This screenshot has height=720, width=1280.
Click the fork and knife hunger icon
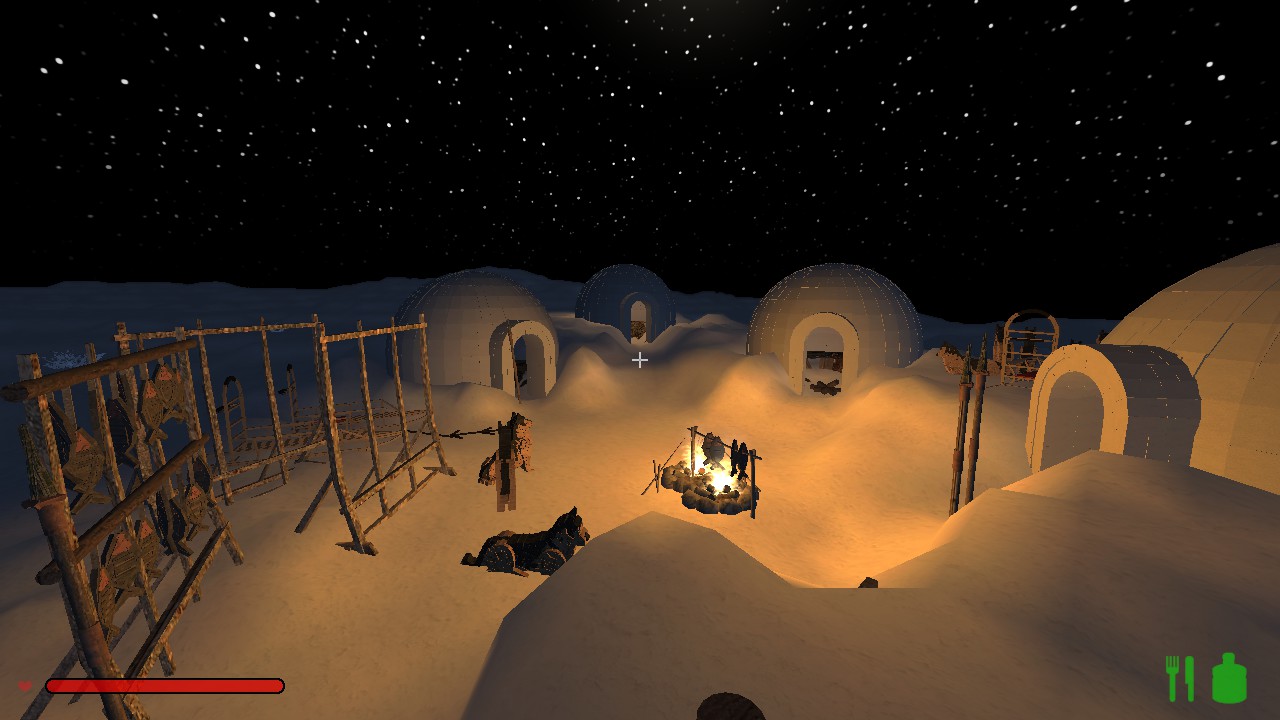pyautogui.click(x=1180, y=679)
